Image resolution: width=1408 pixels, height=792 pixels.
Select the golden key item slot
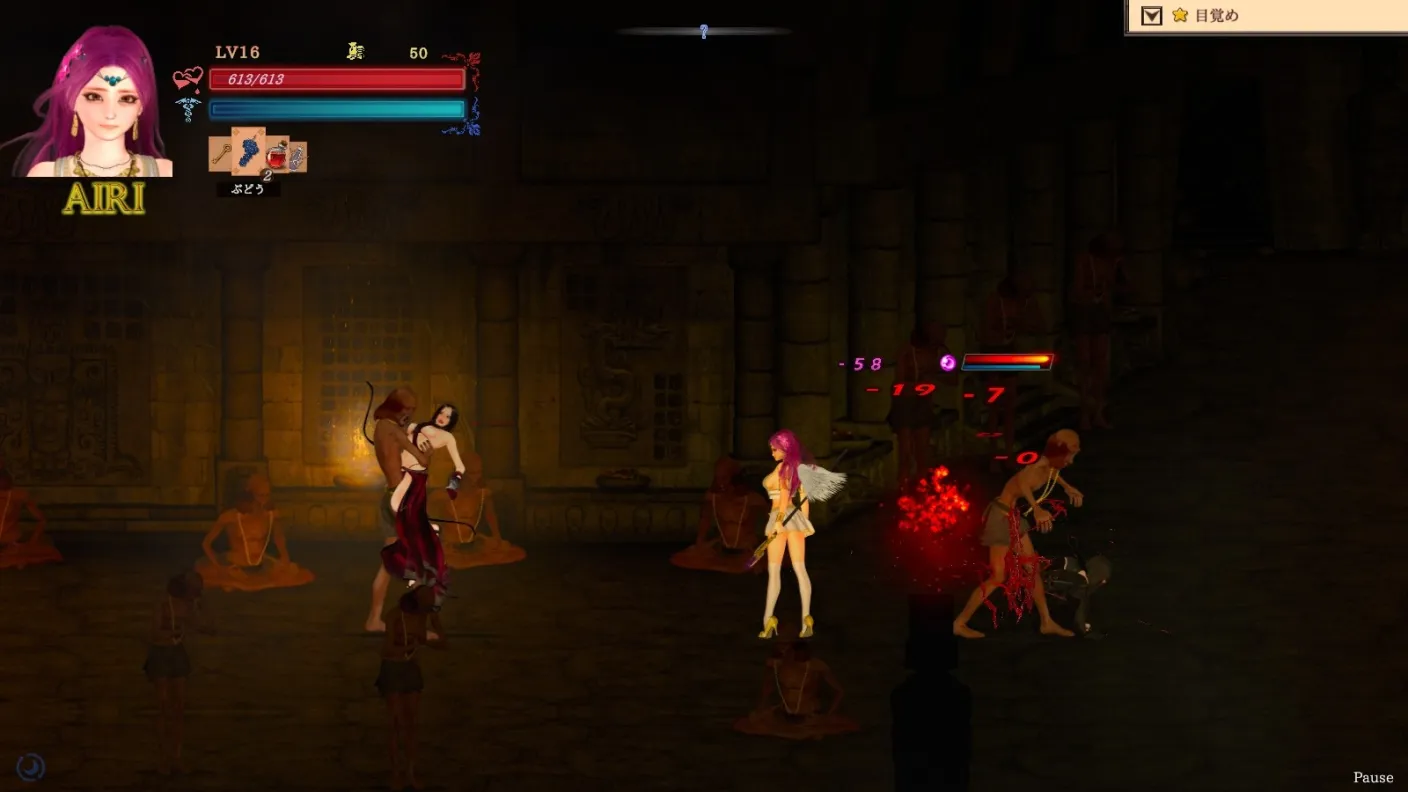[221, 155]
